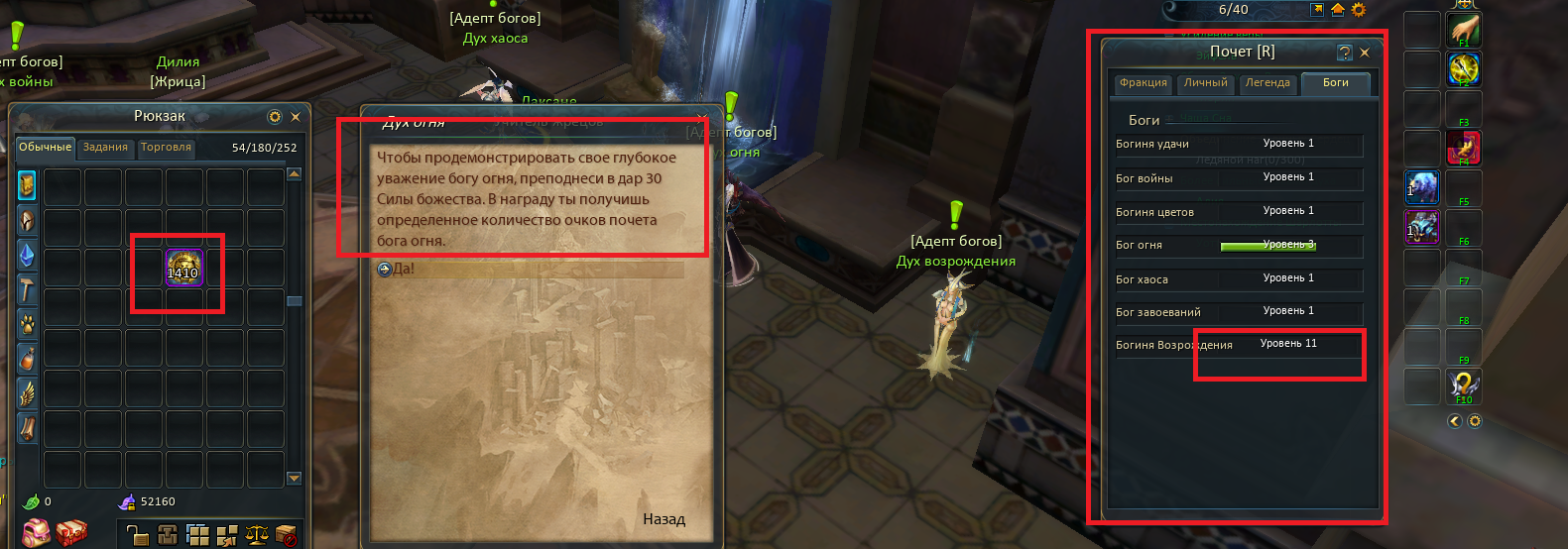Select the Бог огня row
The height and width of the screenshot is (549, 1568).
(1239, 246)
